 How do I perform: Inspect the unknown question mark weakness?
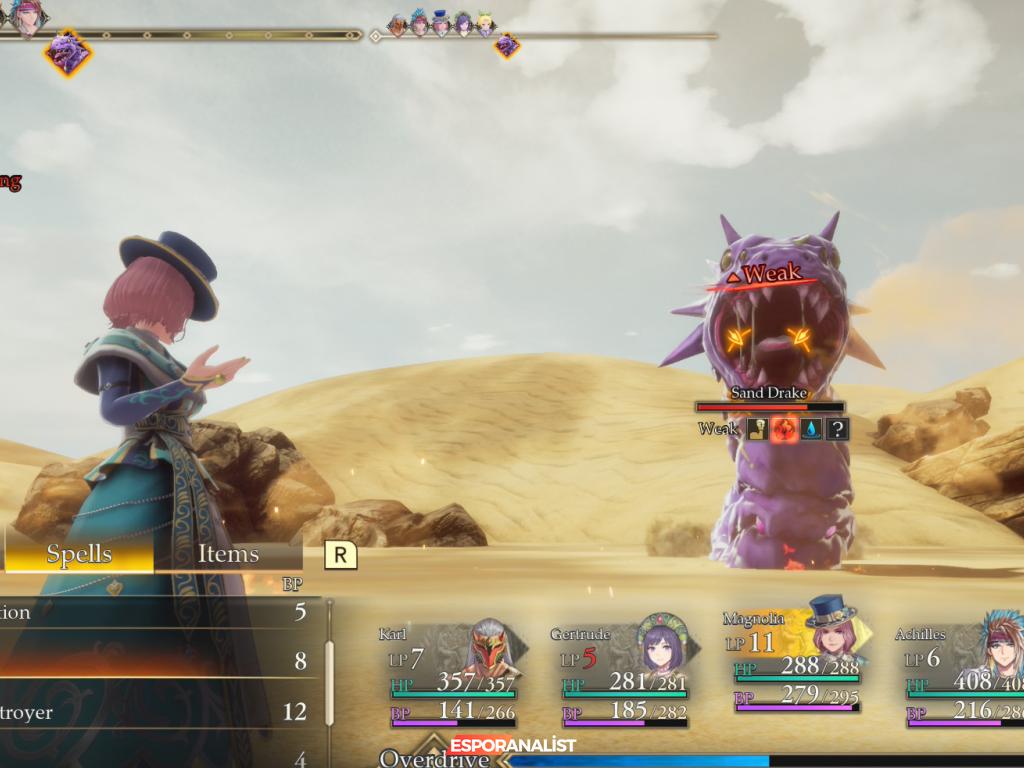[838, 429]
